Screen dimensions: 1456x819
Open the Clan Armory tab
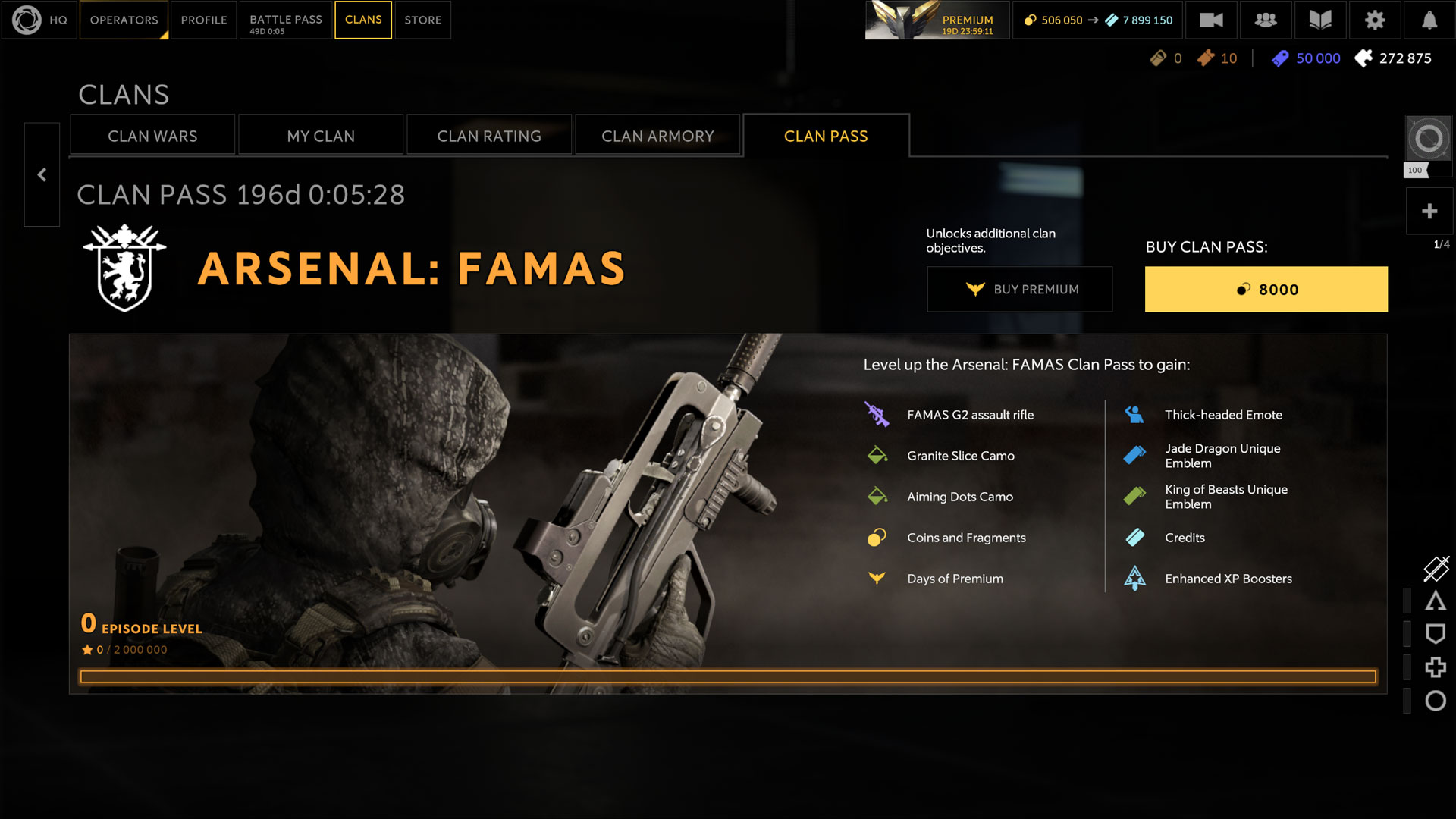pos(657,136)
